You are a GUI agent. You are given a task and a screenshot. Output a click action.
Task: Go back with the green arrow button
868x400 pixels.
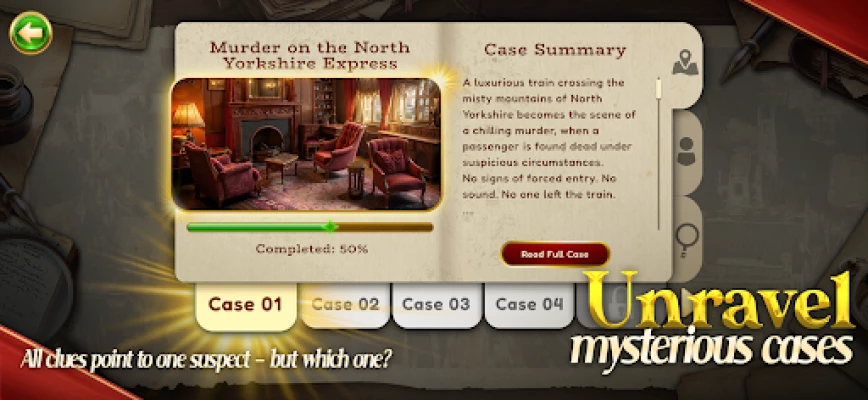click(30, 33)
